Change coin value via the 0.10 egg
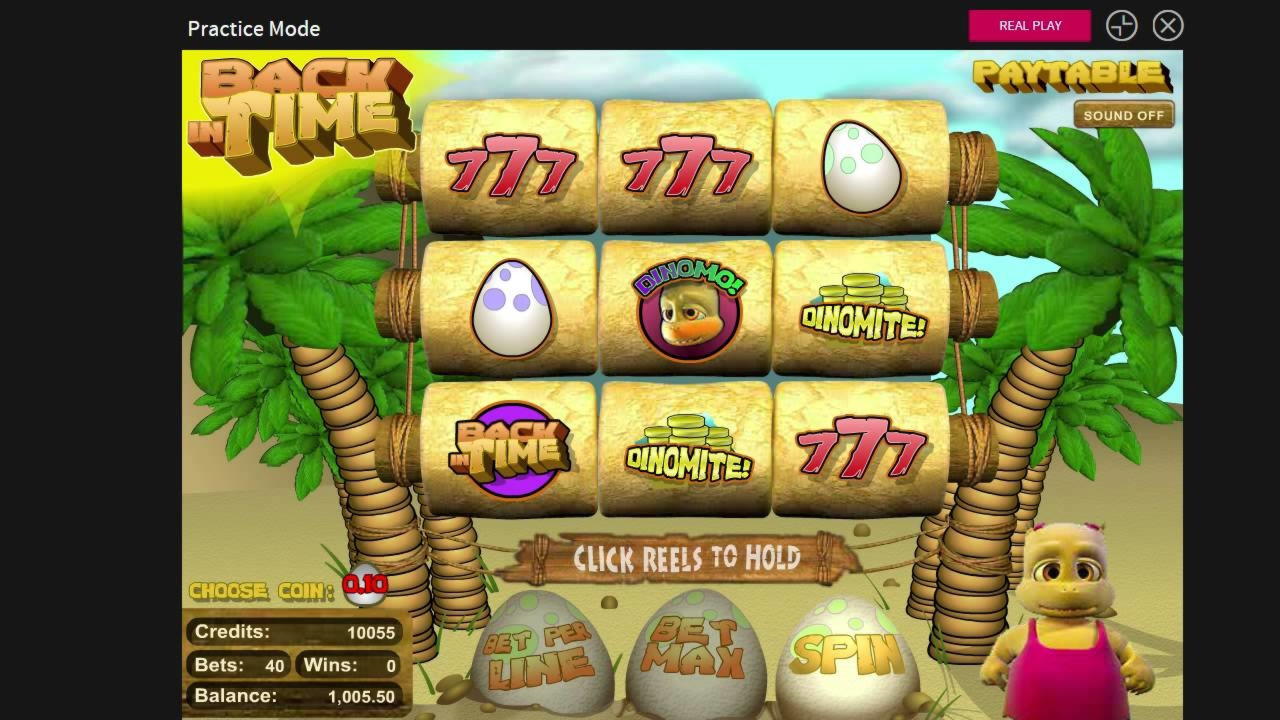The width and height of the screenshot is (1280, 720). click(x=365, y=585)
